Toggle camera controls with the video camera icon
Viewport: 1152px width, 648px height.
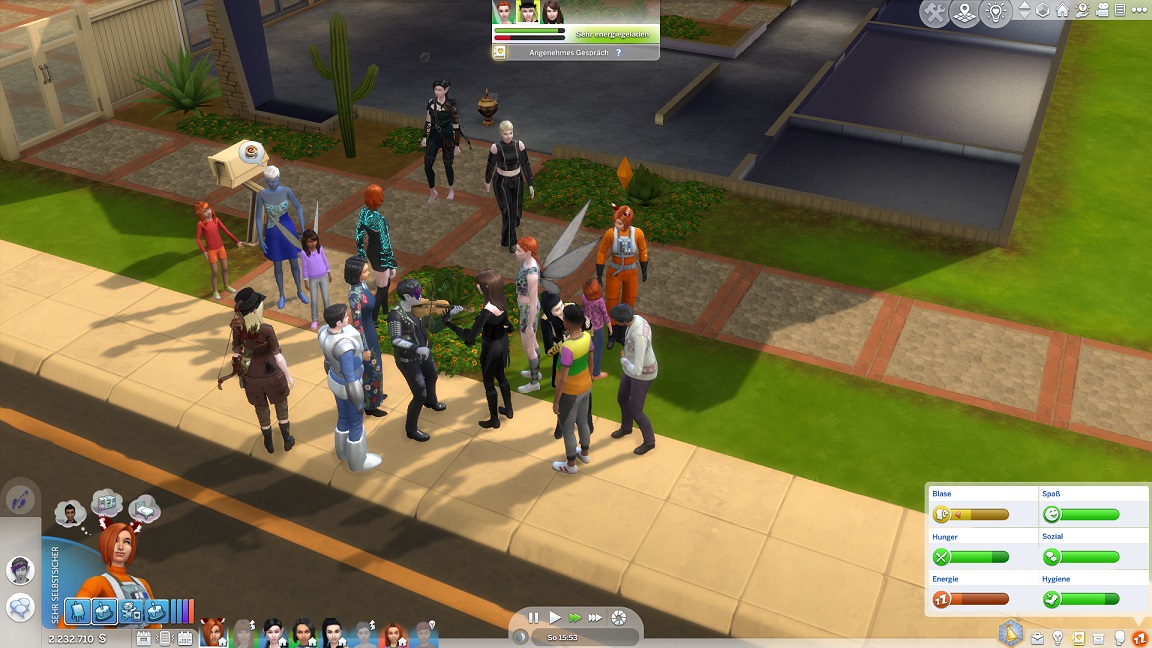tap(1100, 11)
